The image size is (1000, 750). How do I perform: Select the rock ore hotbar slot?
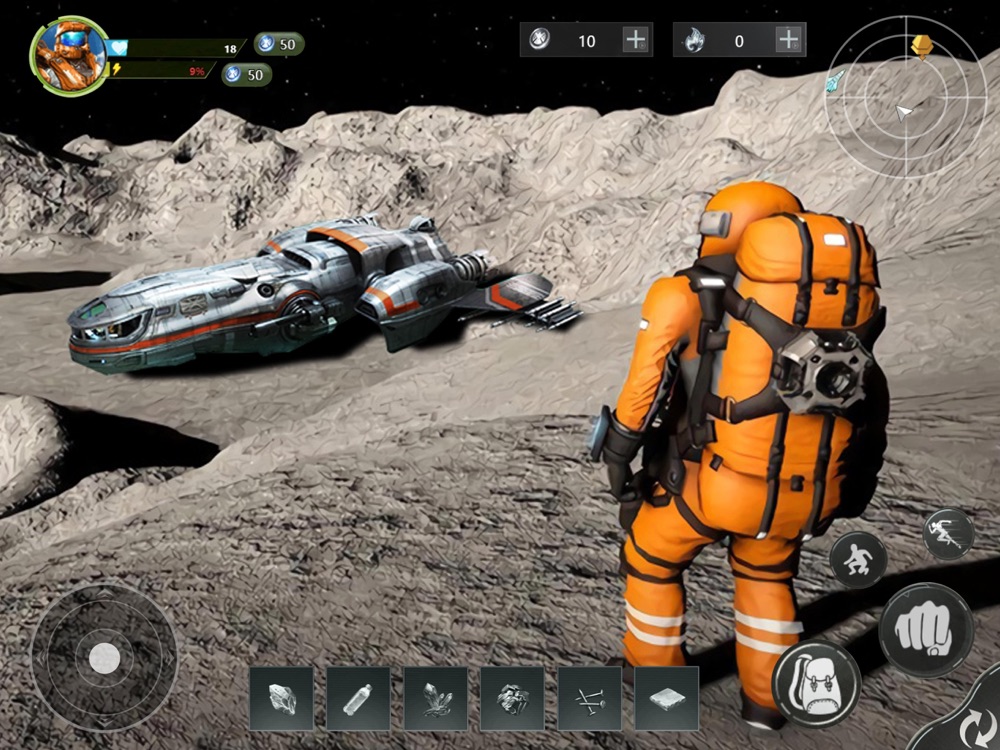coord(281,698)
